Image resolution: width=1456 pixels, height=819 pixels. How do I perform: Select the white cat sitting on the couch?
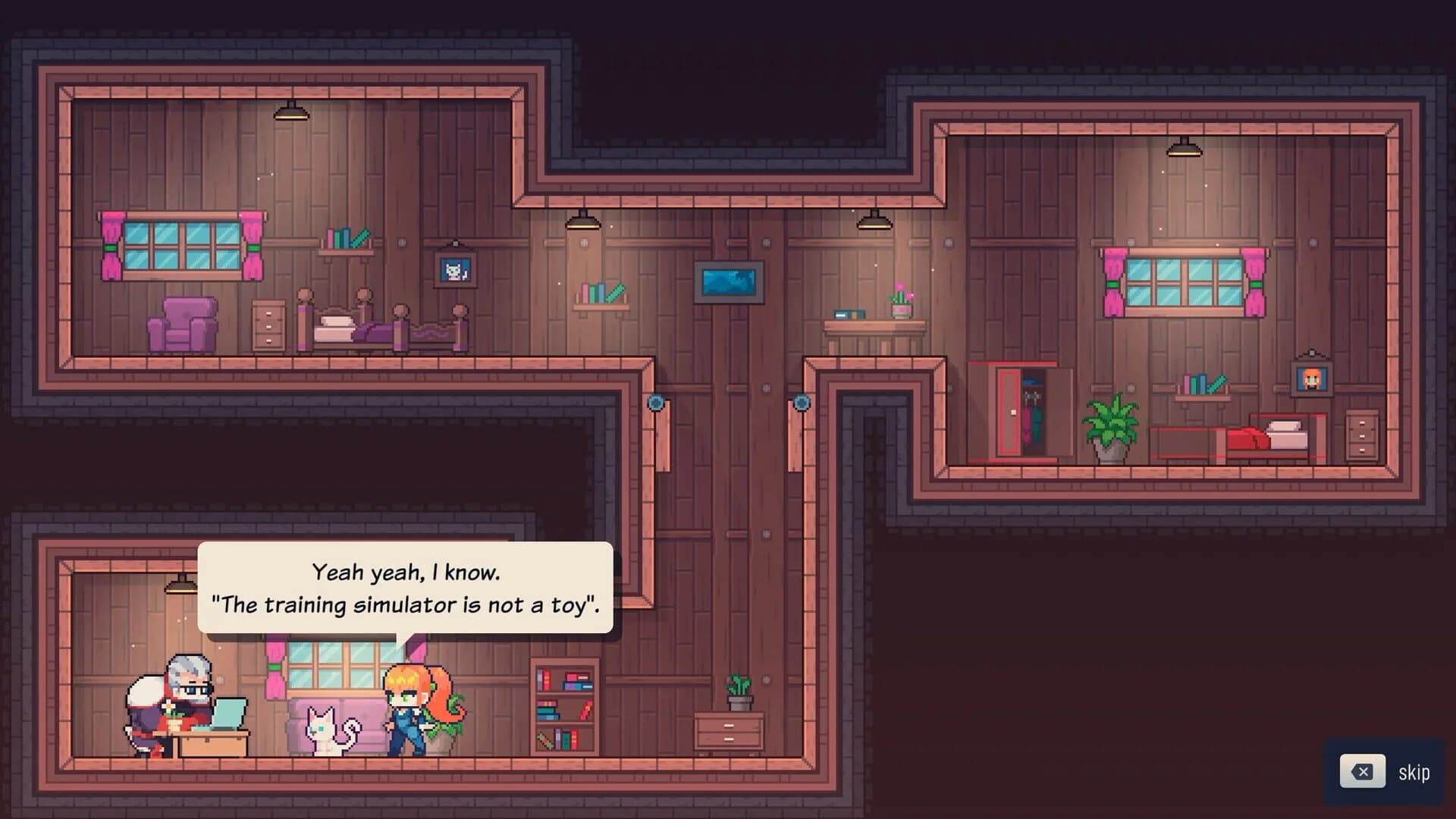[325, 728]
